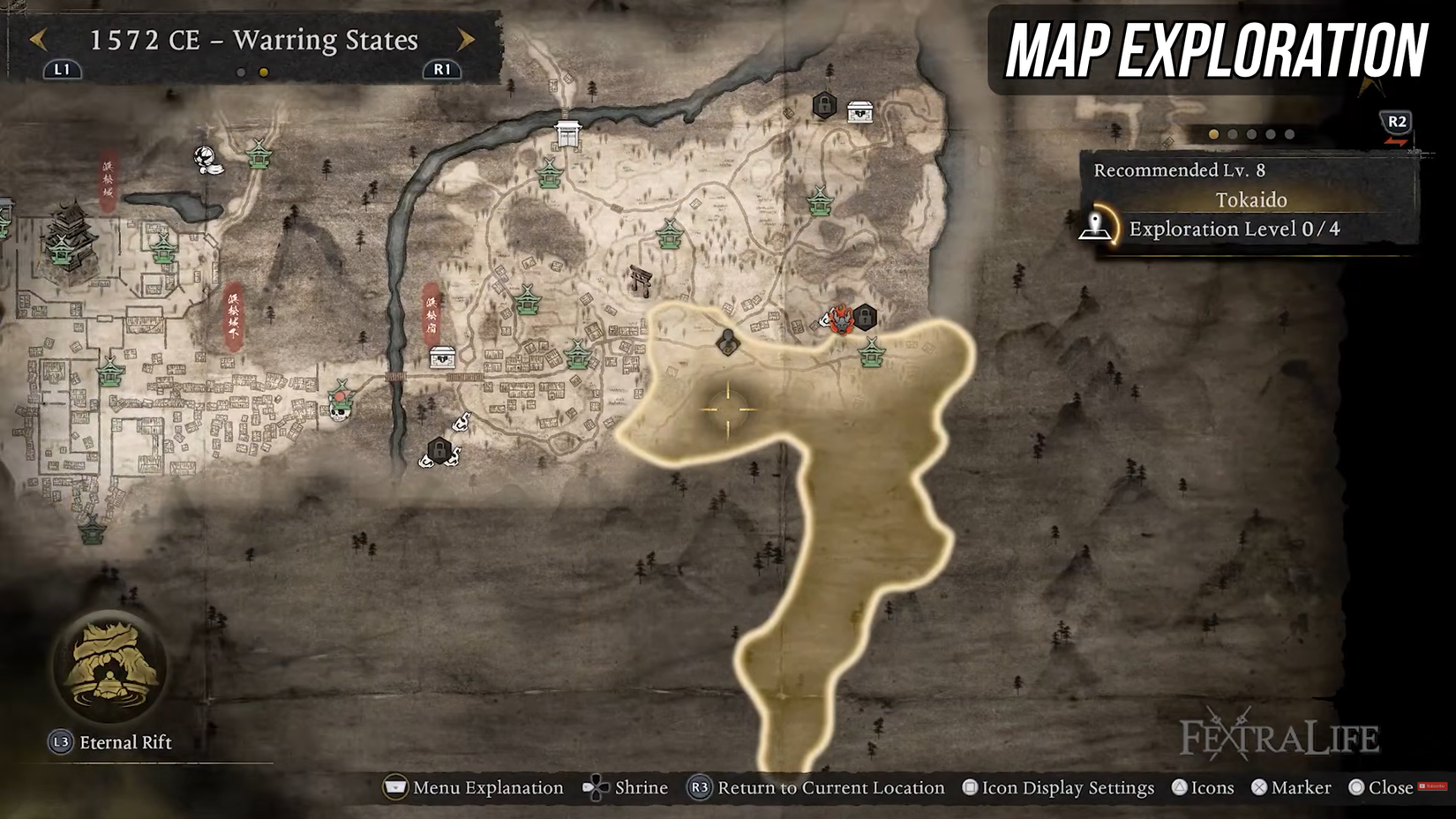Viewport: 1456px width, 819px height.
Task: Click the skull marker in the town
Action: pos(340,408)
